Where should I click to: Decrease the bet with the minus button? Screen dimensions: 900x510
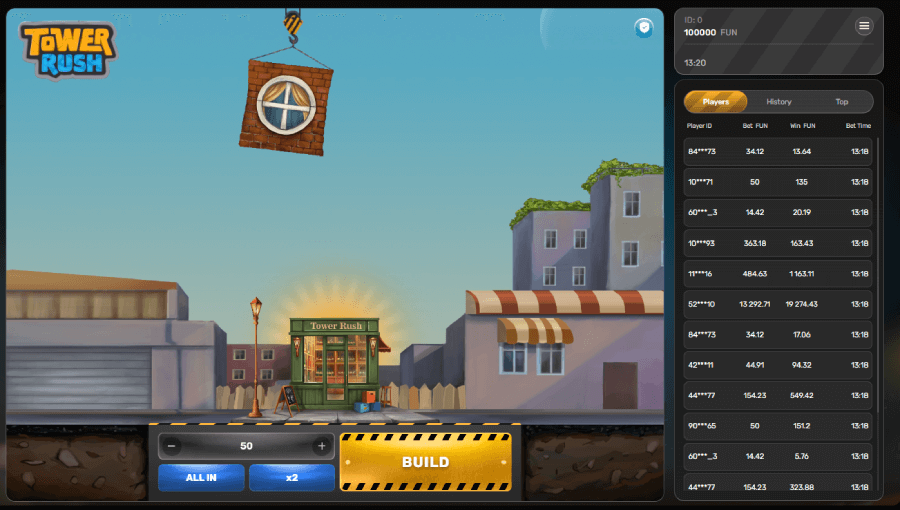[174, 446]
